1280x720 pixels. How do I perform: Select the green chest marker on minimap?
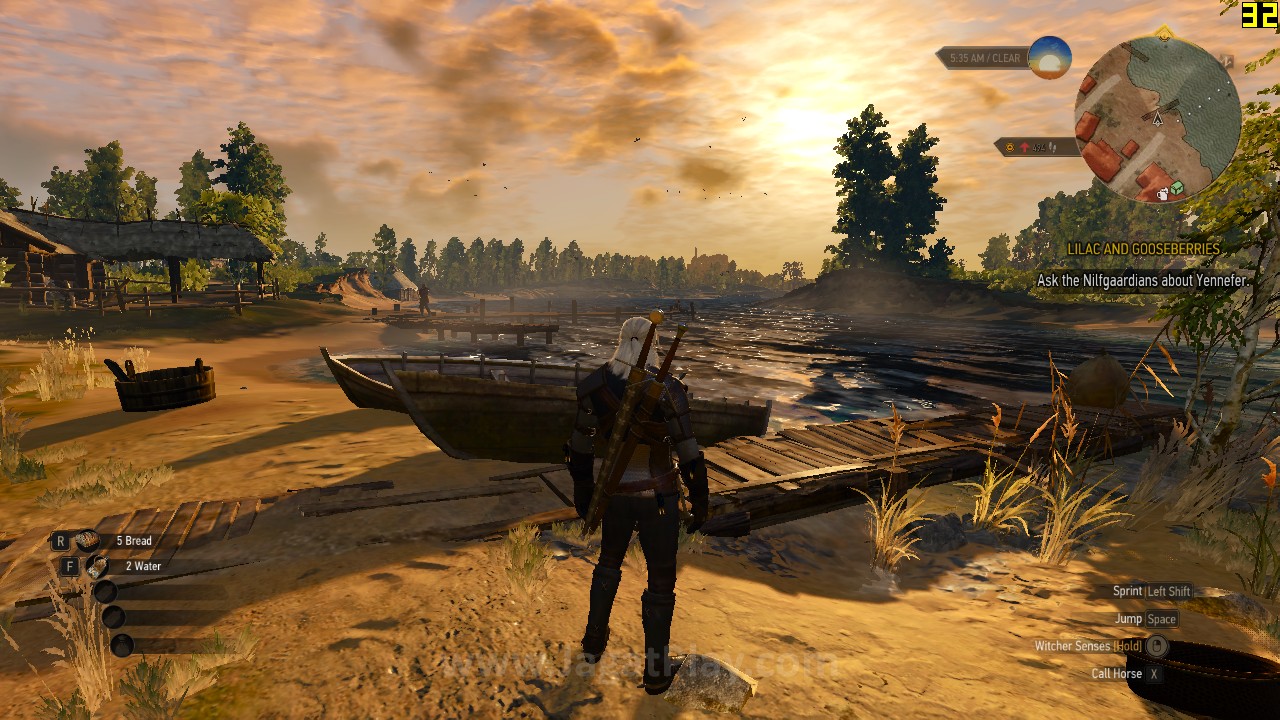(x=1177, y=187)
